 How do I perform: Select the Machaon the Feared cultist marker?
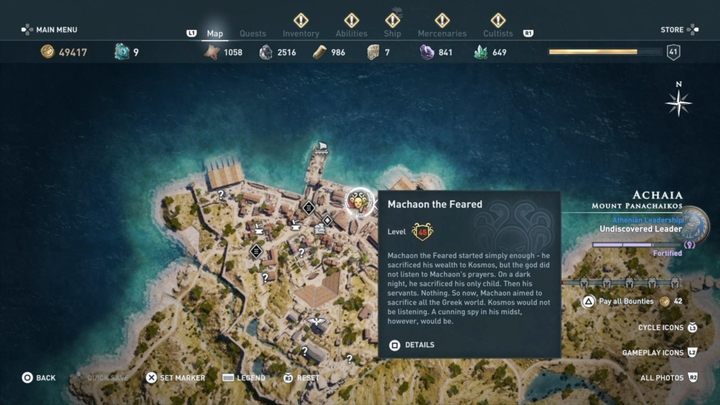pos(358,203)
